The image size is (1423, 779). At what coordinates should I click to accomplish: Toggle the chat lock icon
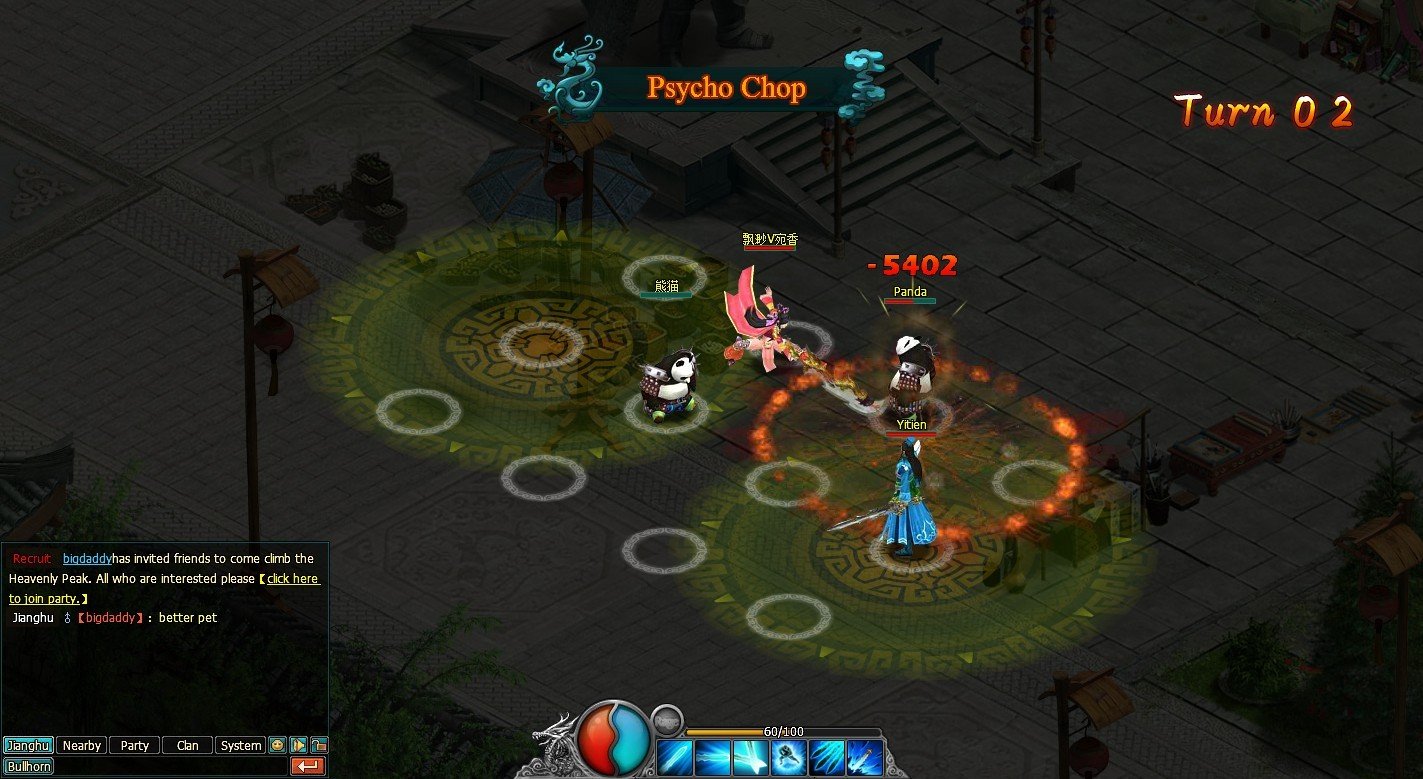(x=320, y=744)
